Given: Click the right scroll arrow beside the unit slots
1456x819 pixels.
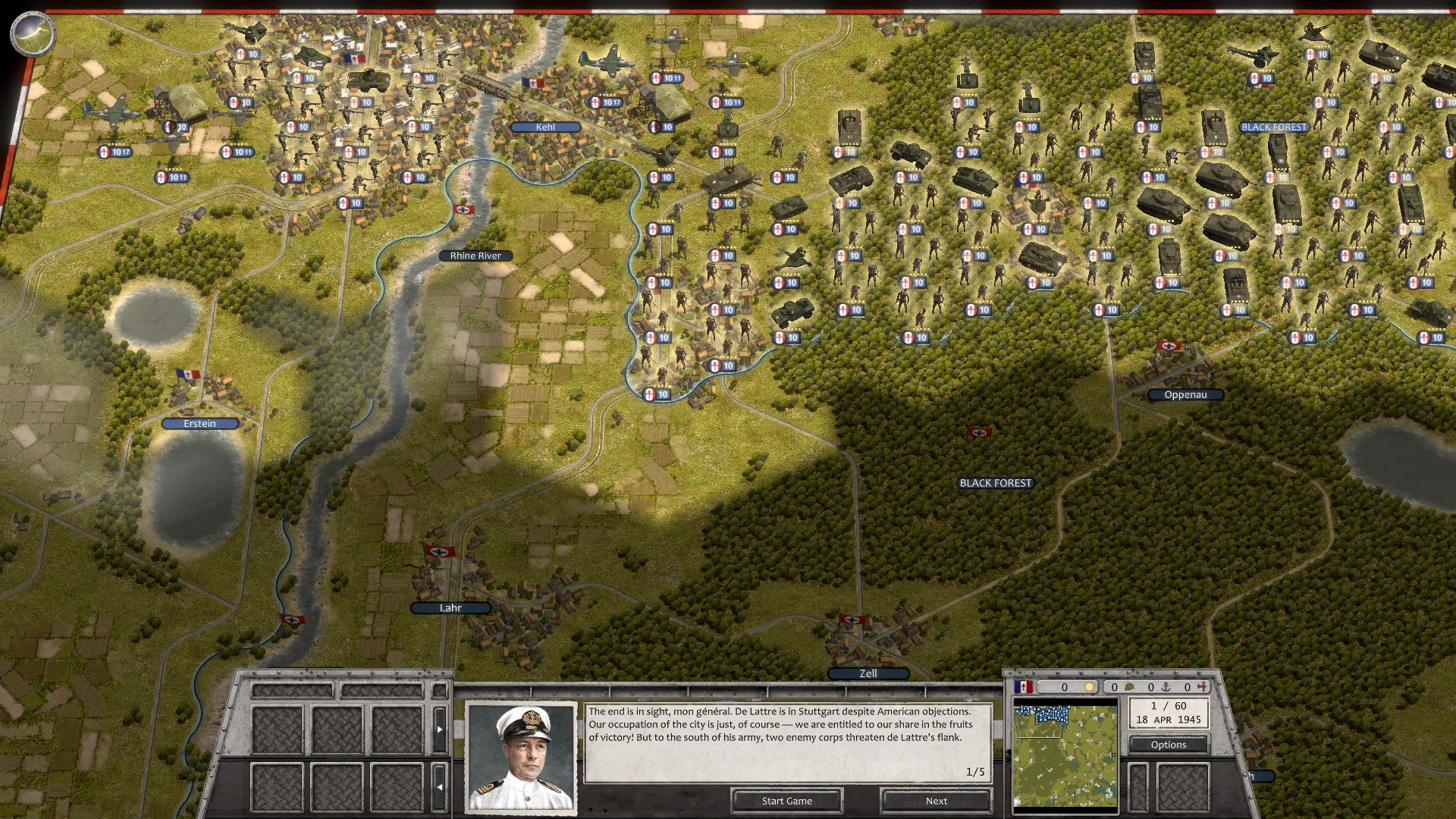Looking at the screenshot, I should coord(440,729).
